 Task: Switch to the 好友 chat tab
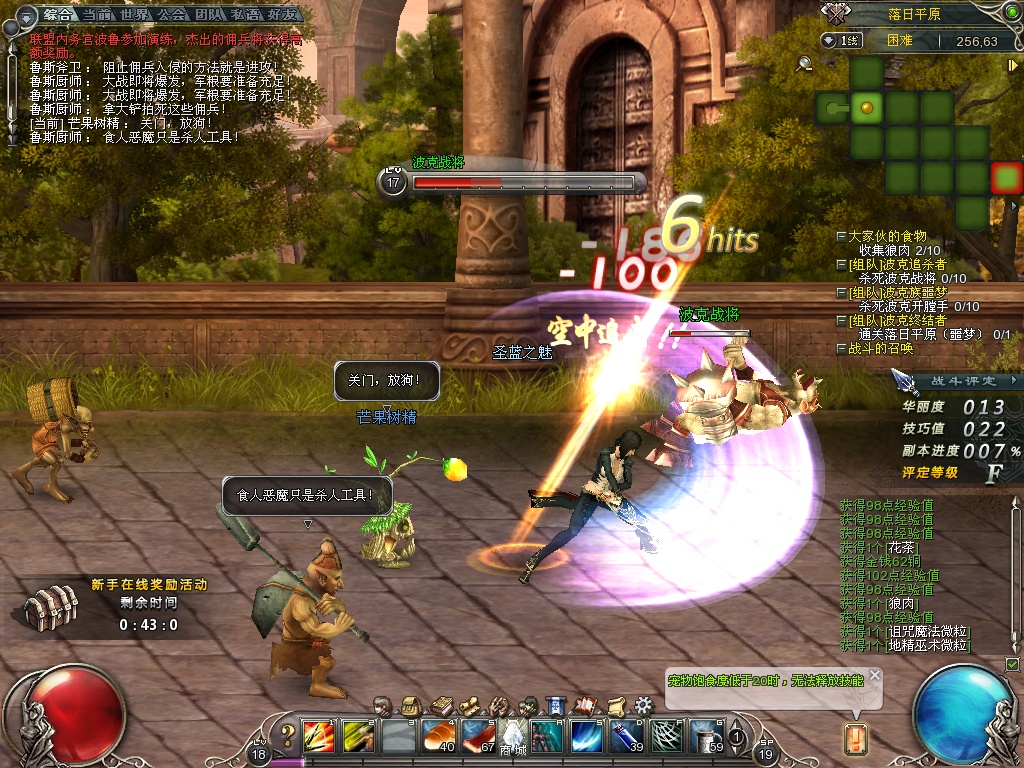[x=284, y=14]
